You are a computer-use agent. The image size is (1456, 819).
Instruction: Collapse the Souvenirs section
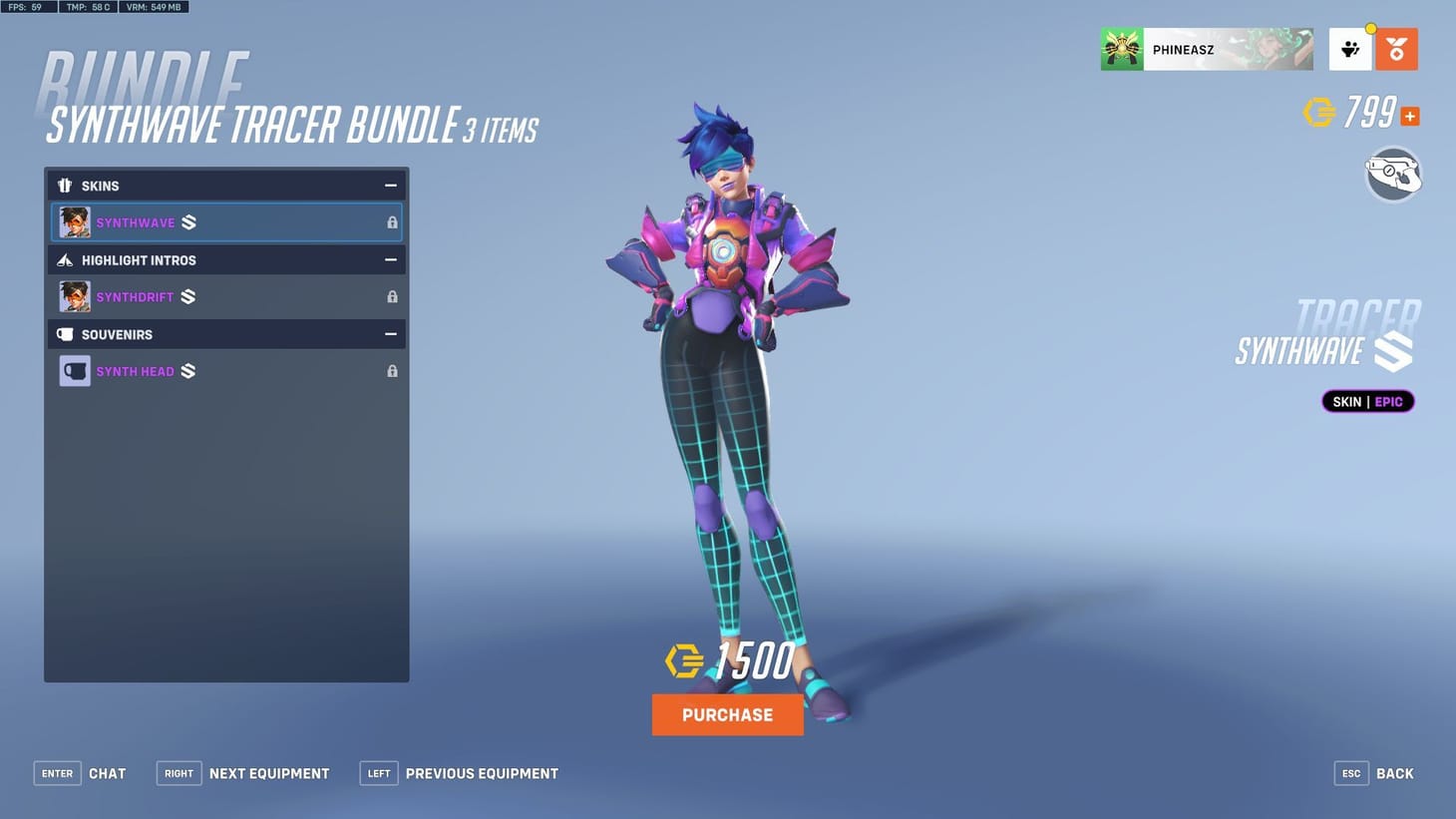click(390, 334)
